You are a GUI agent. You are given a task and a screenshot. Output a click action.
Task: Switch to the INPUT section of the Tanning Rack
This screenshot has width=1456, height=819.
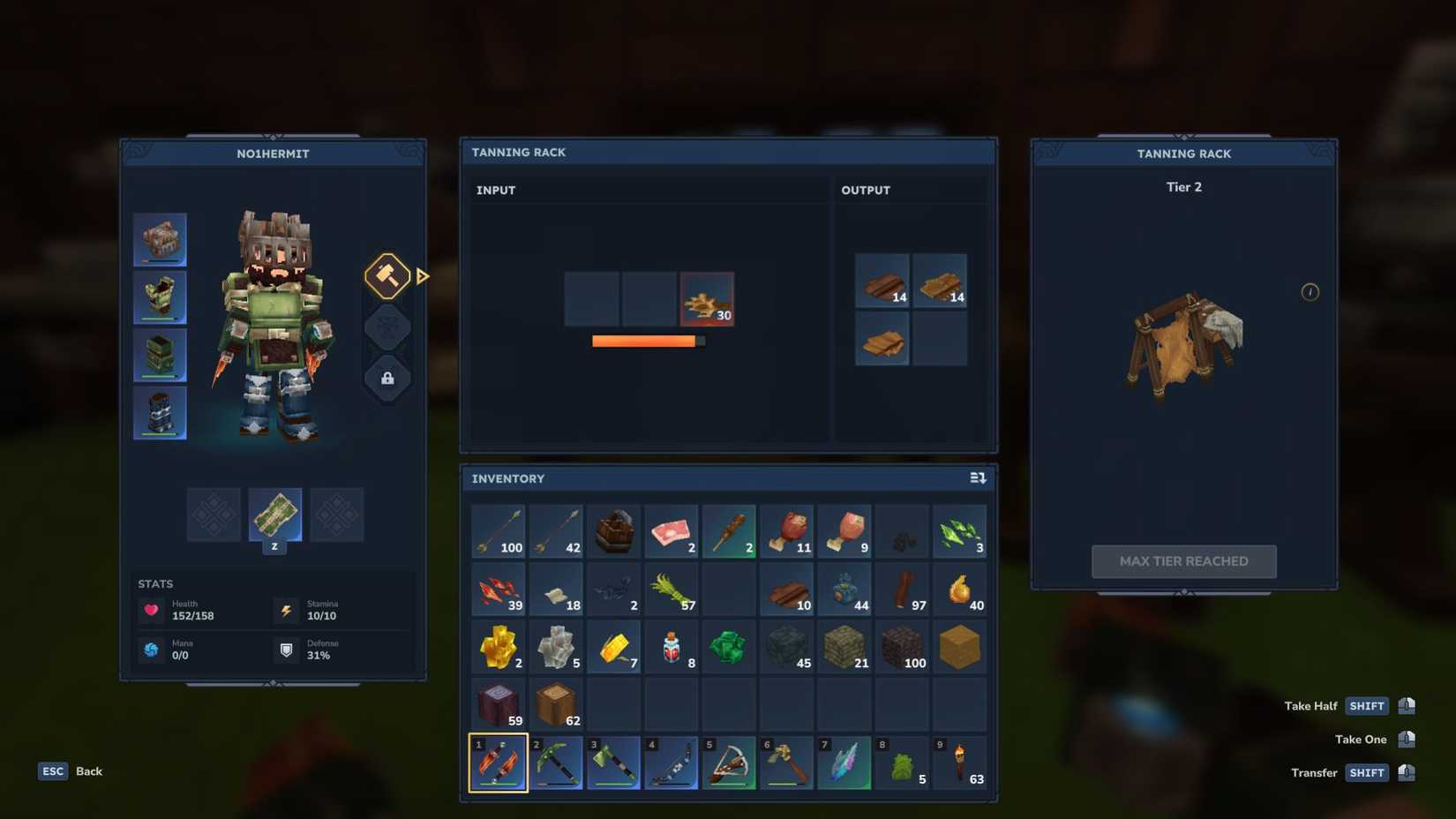496,190
